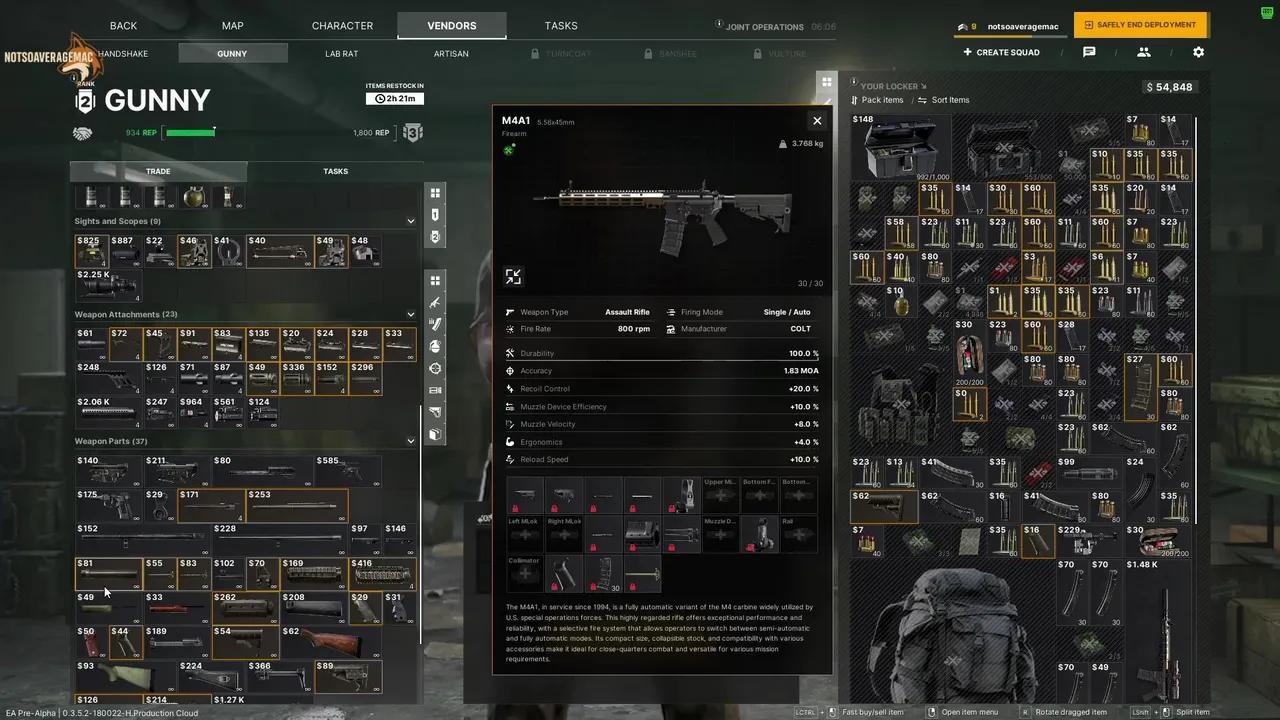1280x720 pixels.
Task: Collapse the Weapon Attachments section
Action: (x=410, y=315)
